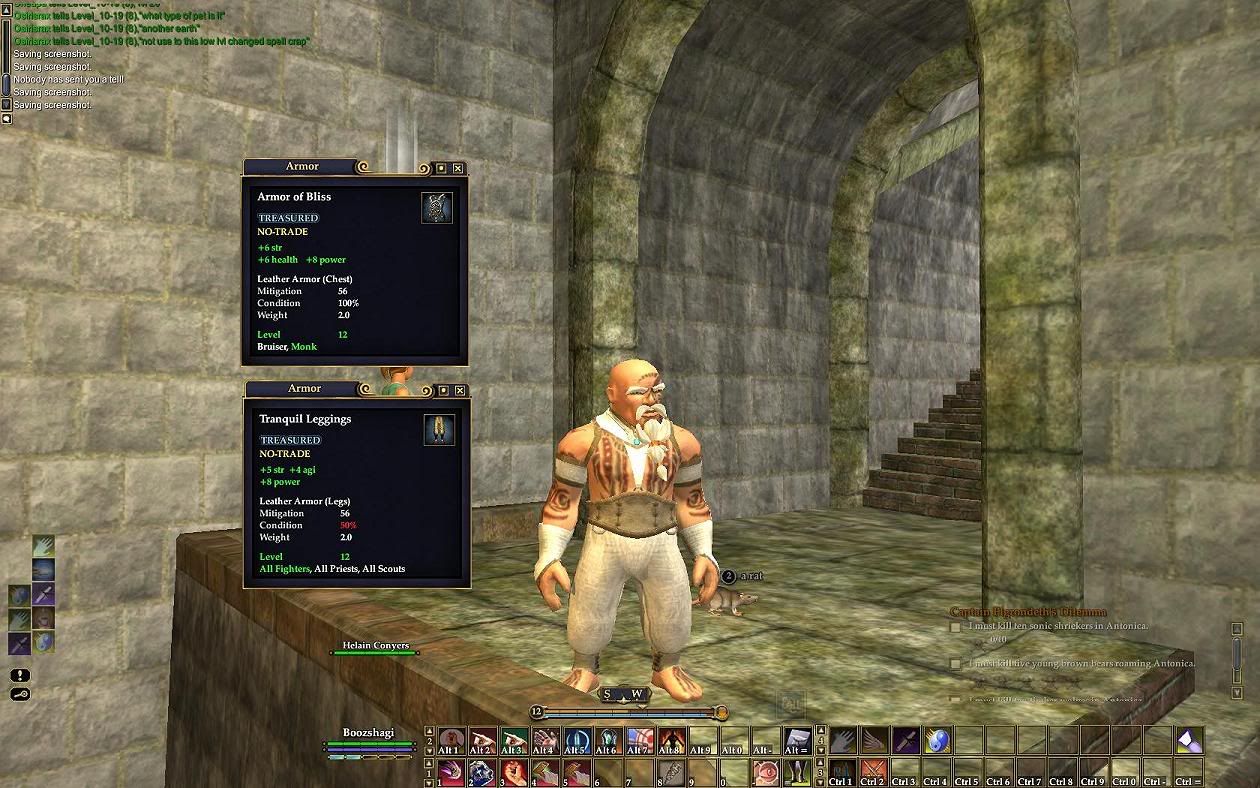Trigger the Alt 8 hotbar ability

(x=669, y=740)
